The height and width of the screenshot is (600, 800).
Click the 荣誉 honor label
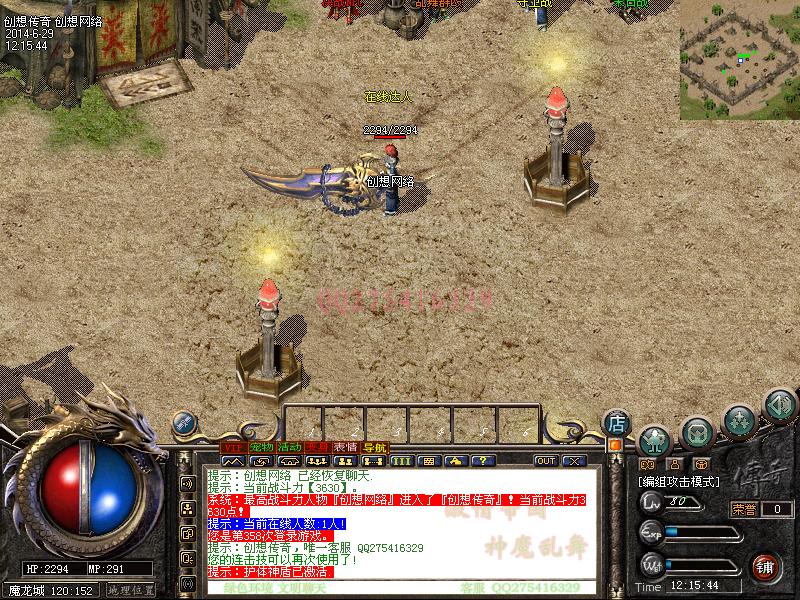[x=744, y=509]
